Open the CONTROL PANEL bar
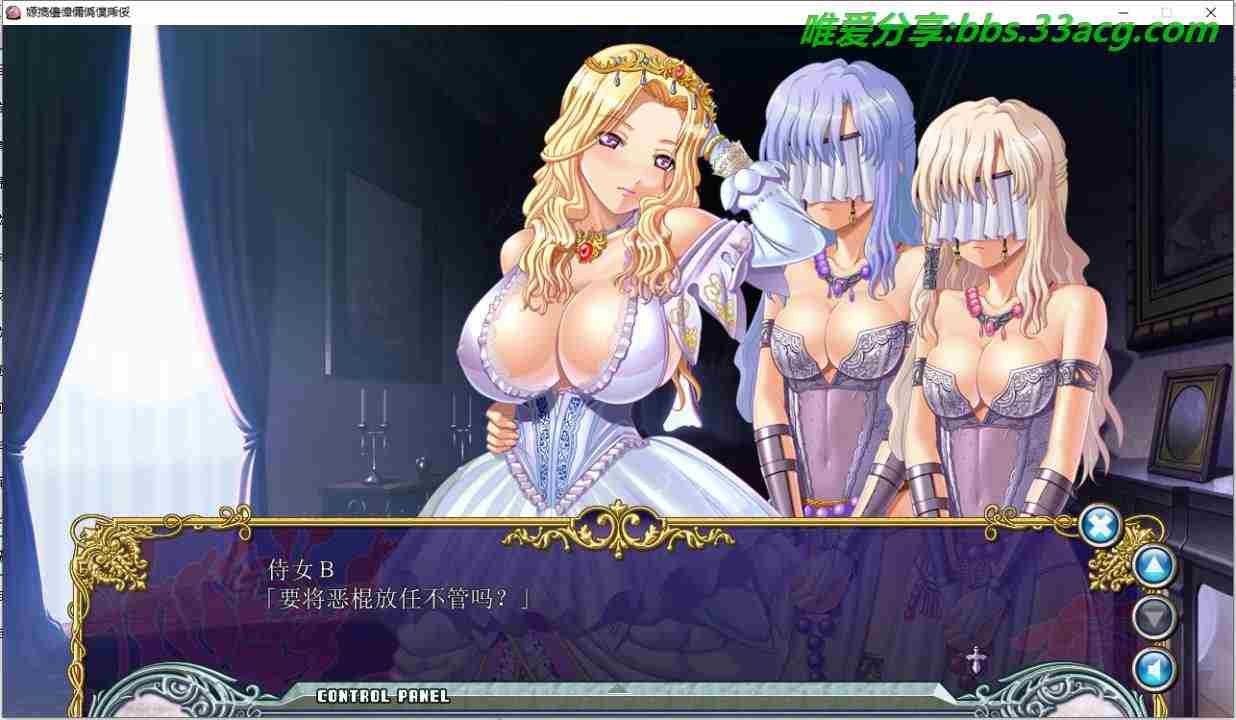This screenshot has height=720, width=1236. coord(383,696)
